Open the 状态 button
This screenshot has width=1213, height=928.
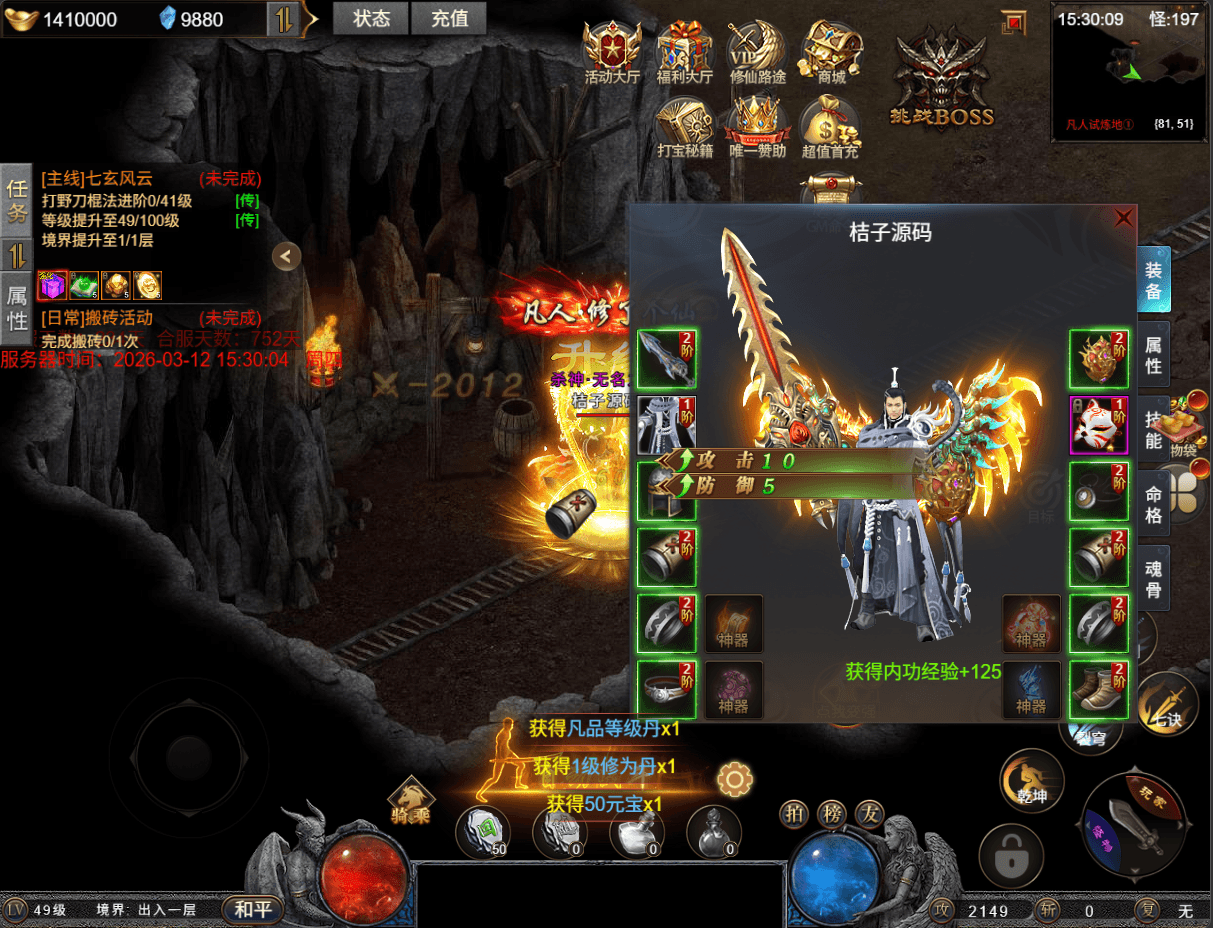pyautogui.click(x=371, y=18)
